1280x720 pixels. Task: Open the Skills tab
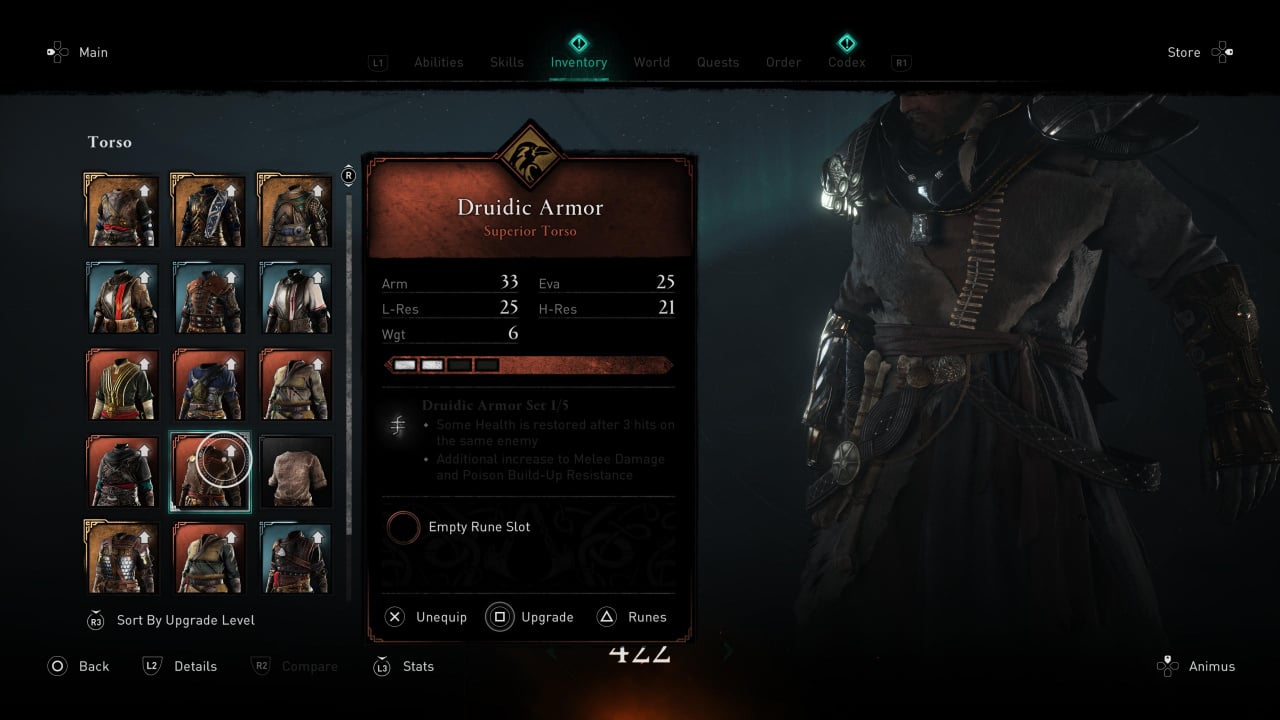506,62
